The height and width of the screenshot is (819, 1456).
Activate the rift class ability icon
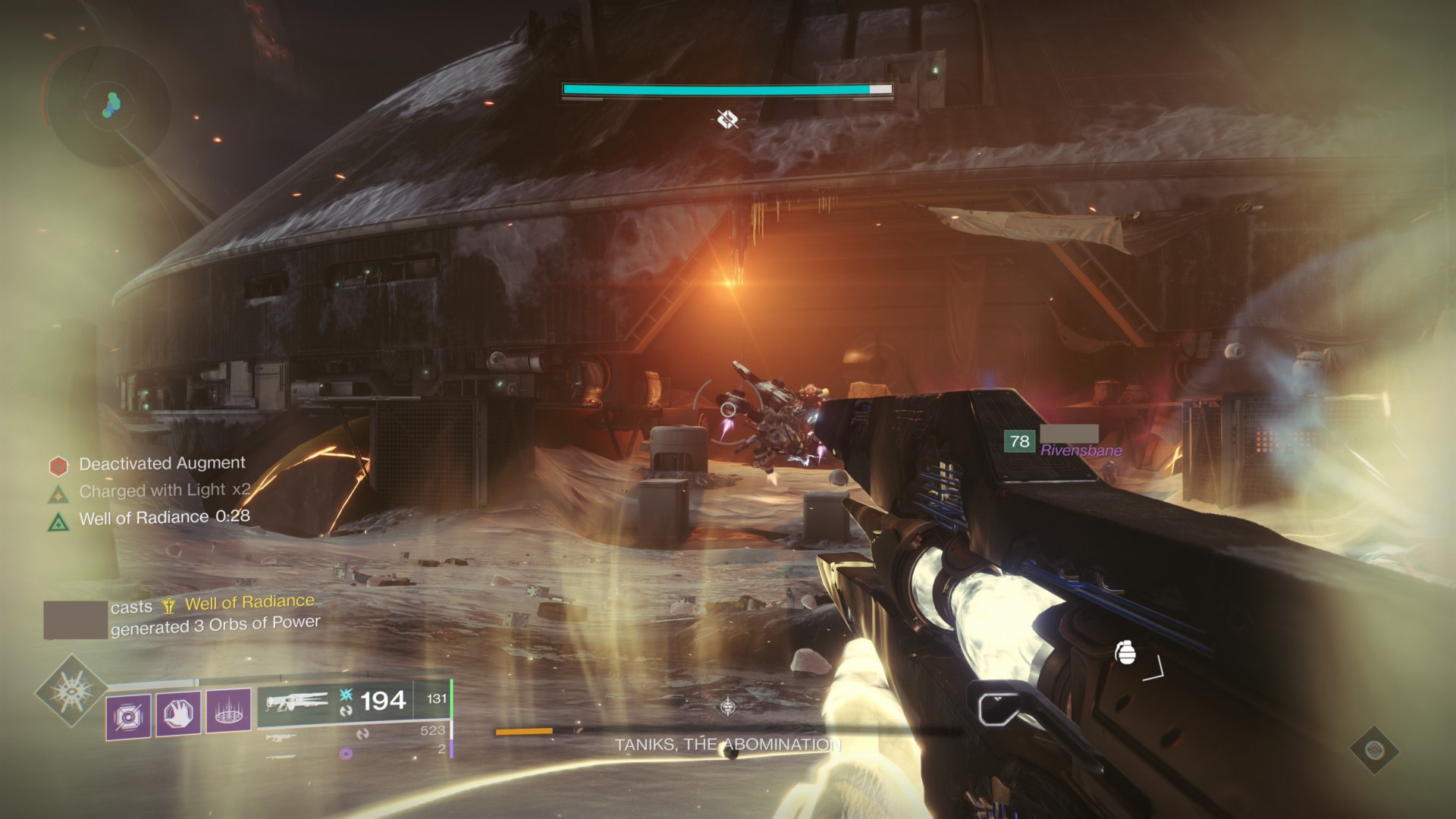(x=228, y=713)
